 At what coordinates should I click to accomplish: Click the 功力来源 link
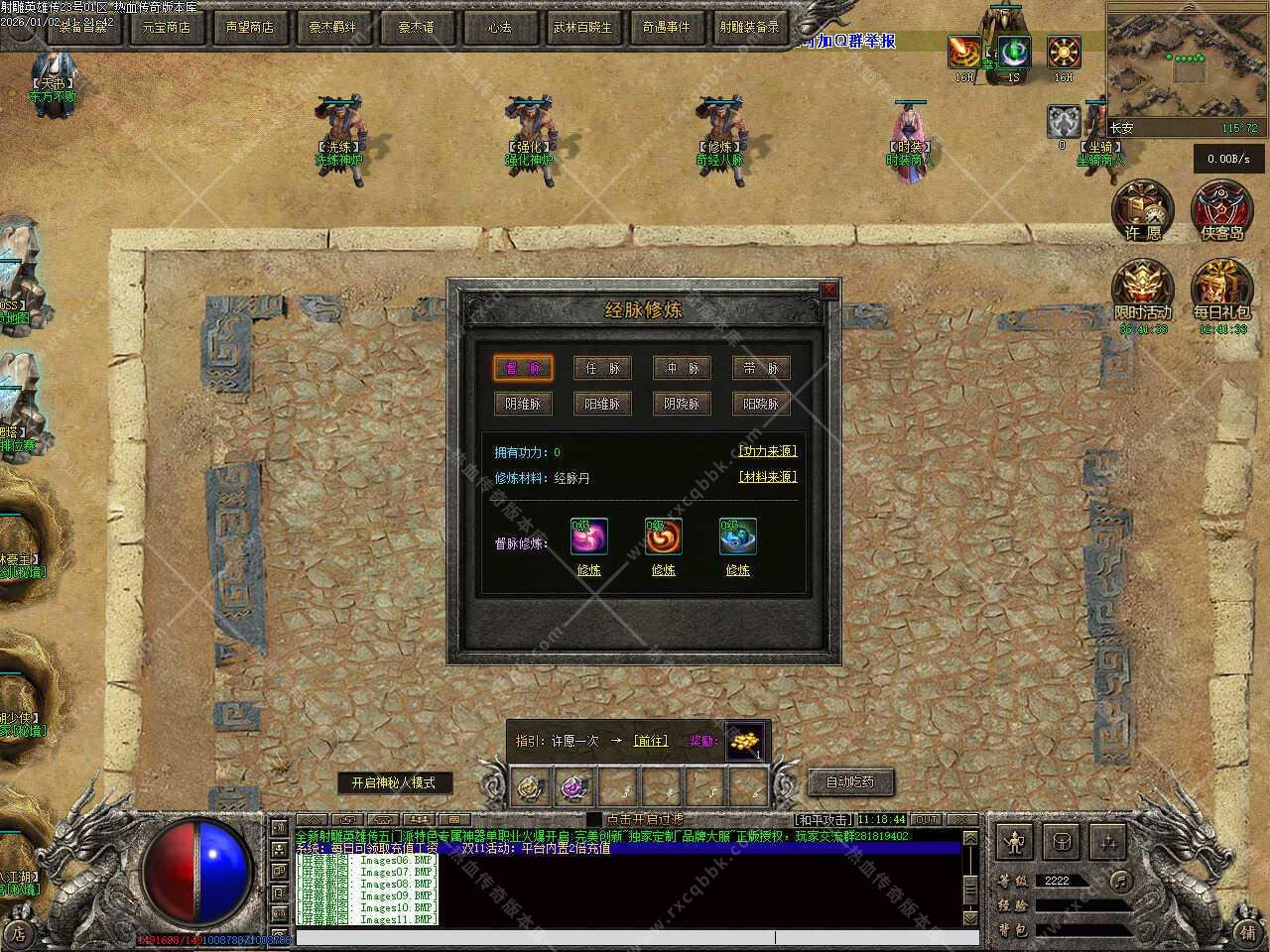[767, 451]
